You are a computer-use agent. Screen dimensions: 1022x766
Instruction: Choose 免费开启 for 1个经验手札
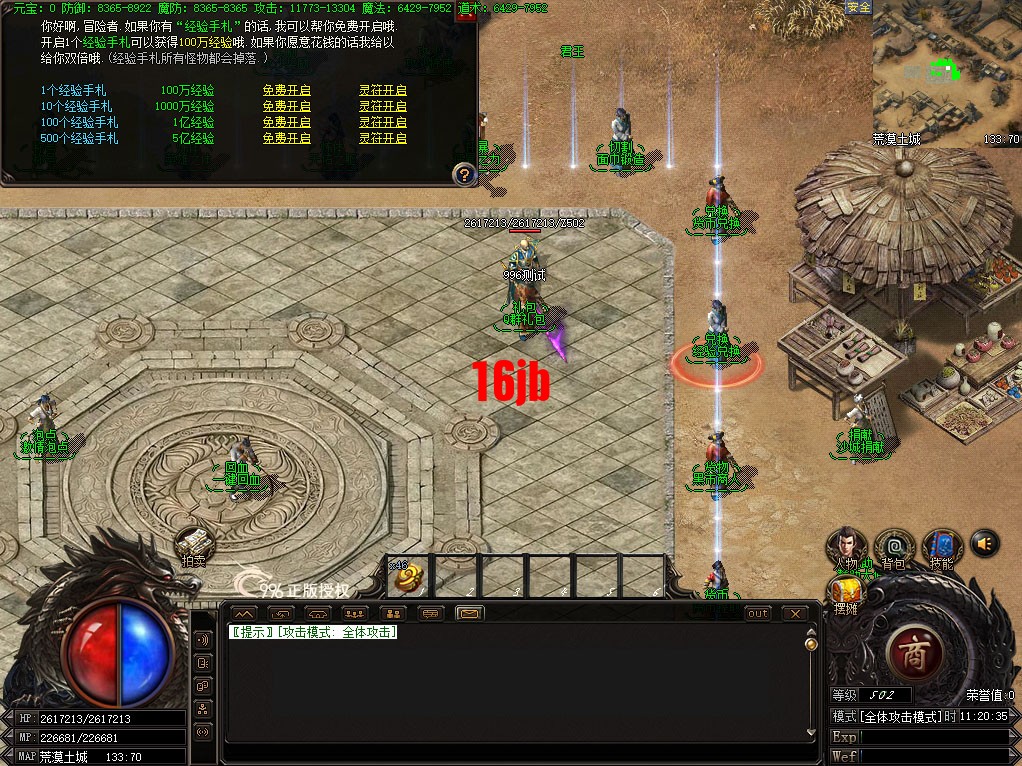[286, 90]
